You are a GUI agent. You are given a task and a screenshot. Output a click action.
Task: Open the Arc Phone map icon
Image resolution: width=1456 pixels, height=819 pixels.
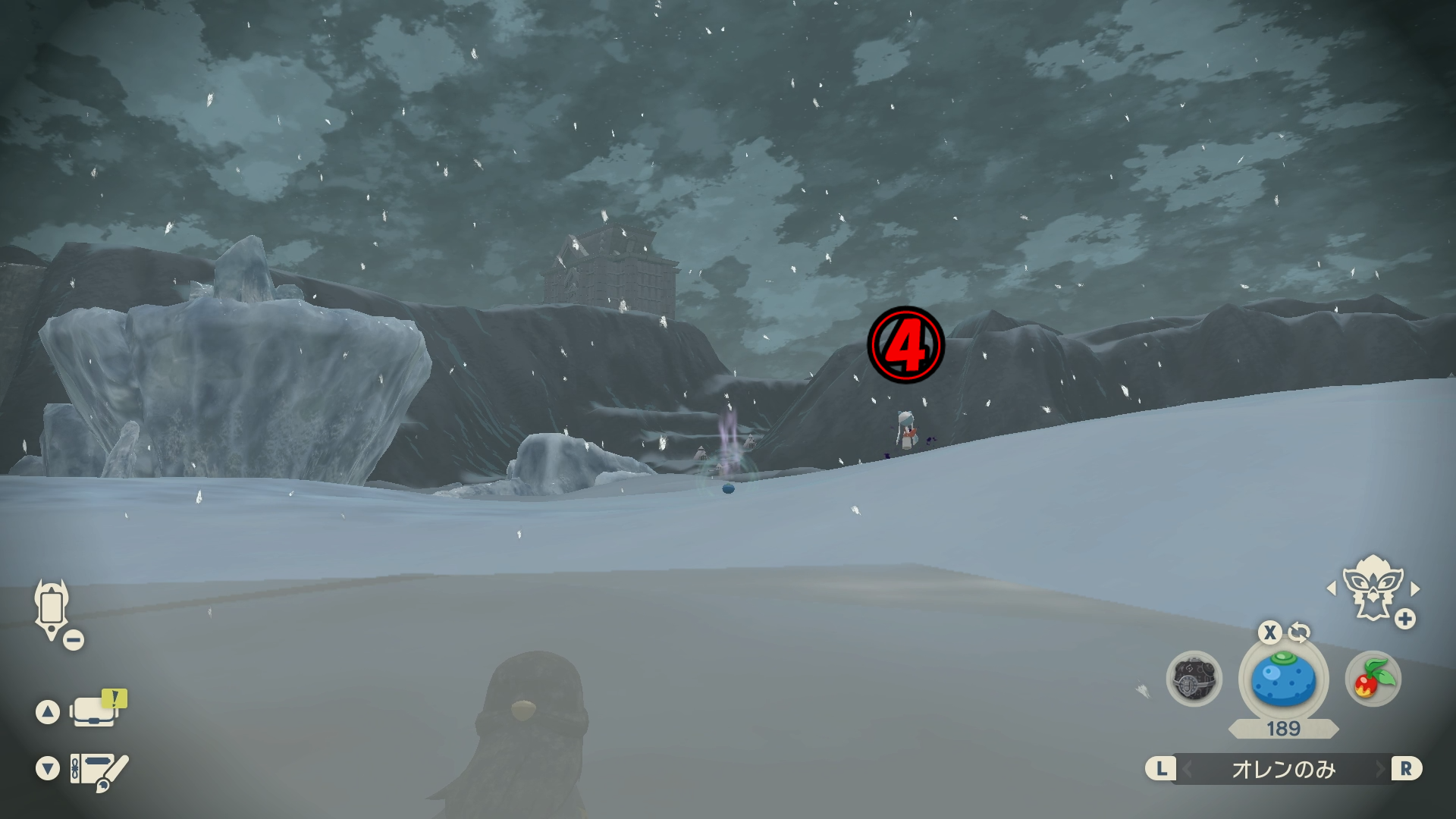tap(52, 609)
